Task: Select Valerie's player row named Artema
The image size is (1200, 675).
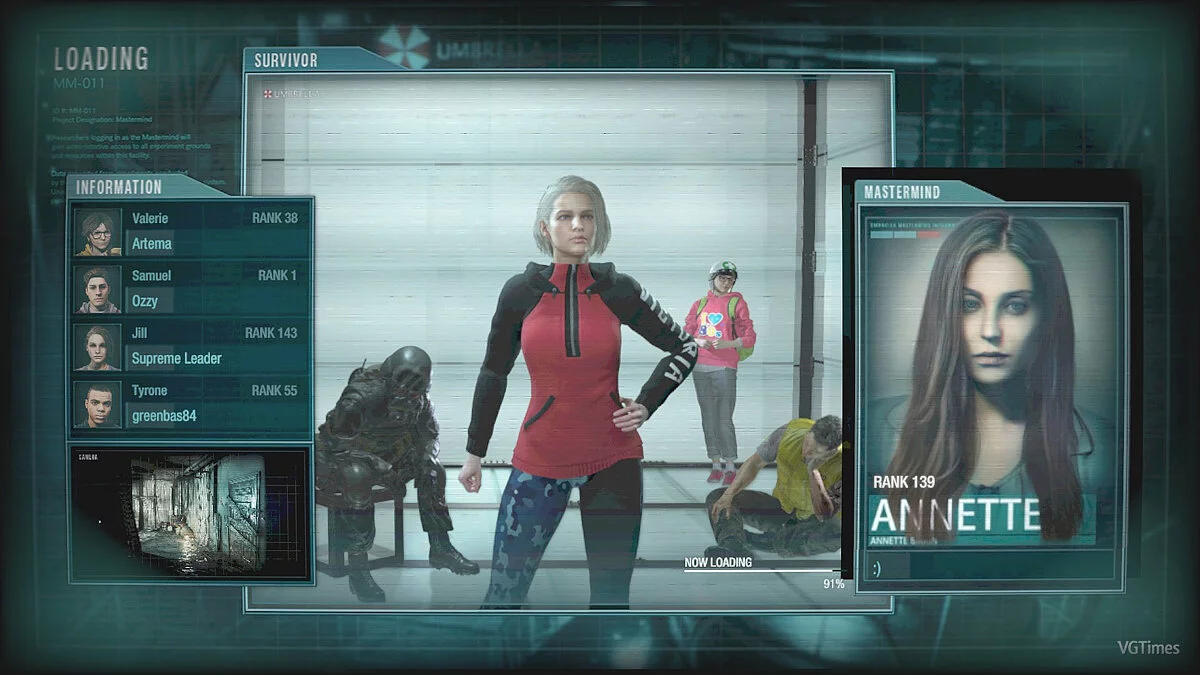Action: (191, 232)
